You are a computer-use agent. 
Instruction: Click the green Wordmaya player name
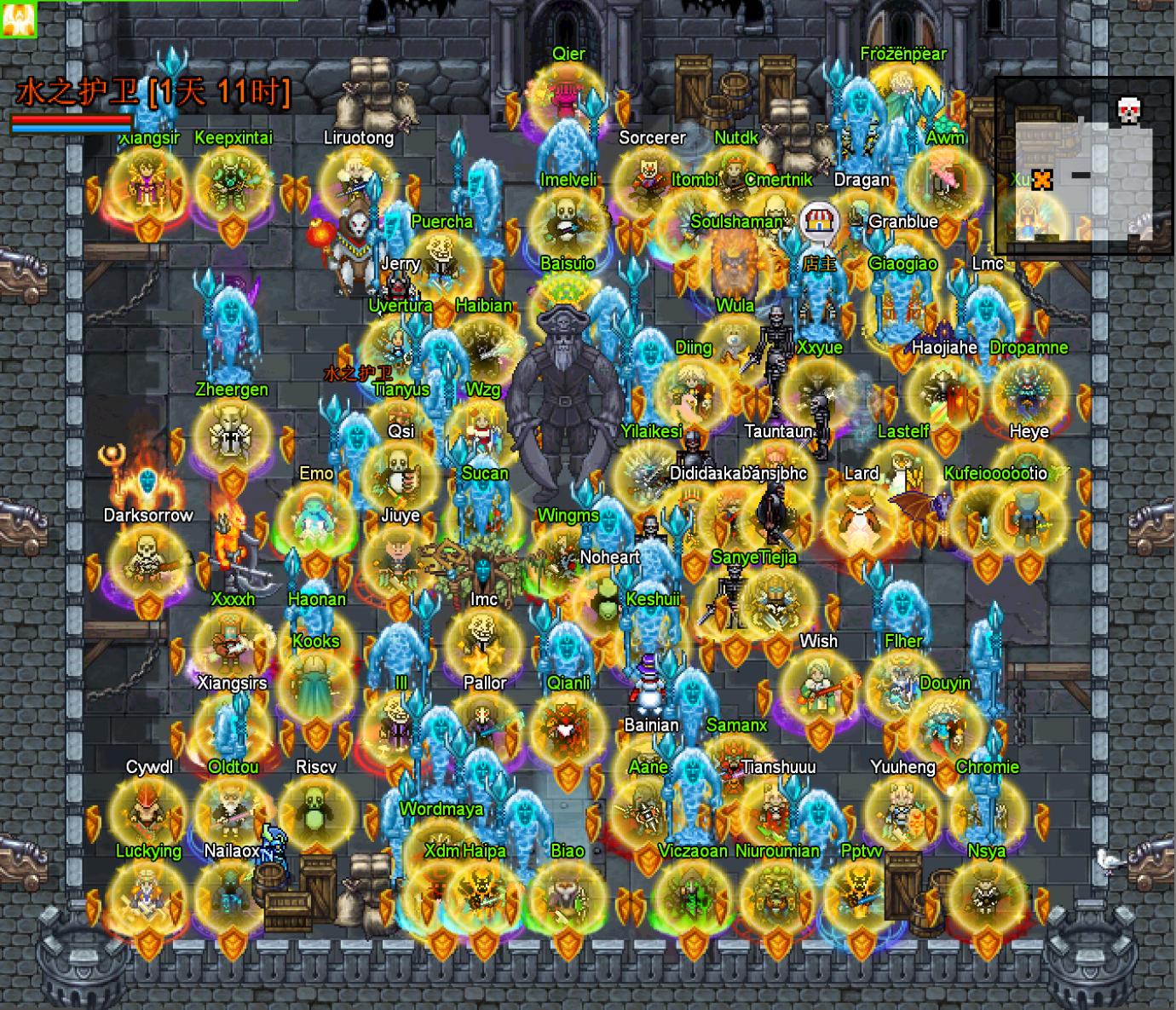pos(440,809)
